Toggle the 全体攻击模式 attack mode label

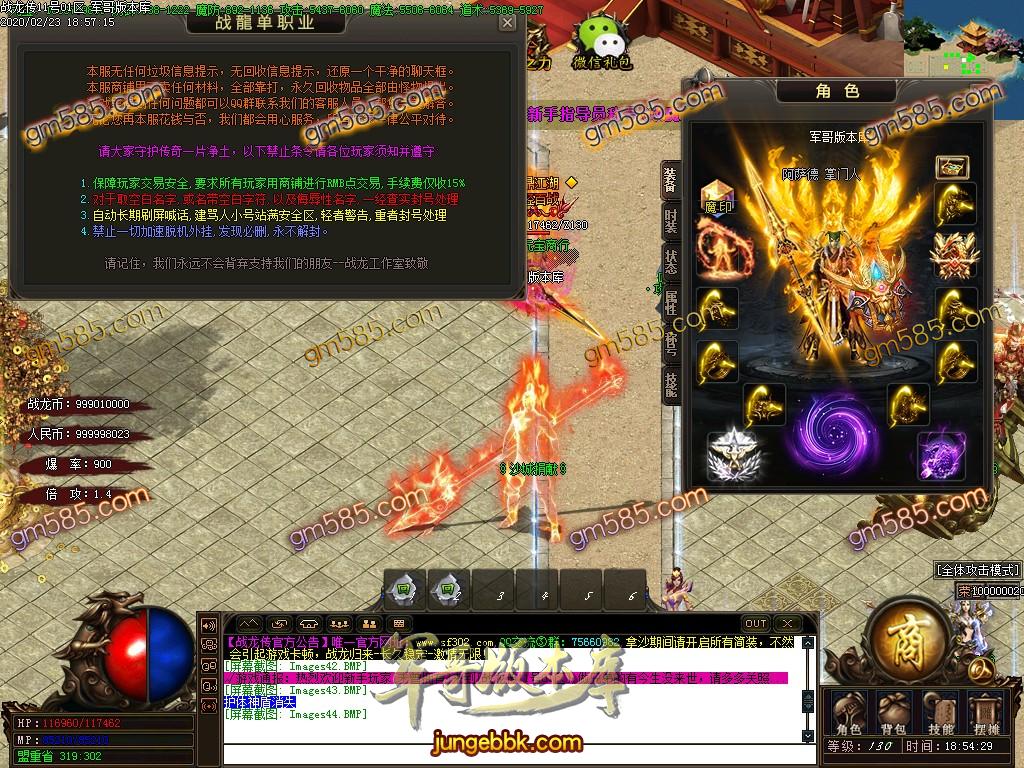tap(977, 570)
